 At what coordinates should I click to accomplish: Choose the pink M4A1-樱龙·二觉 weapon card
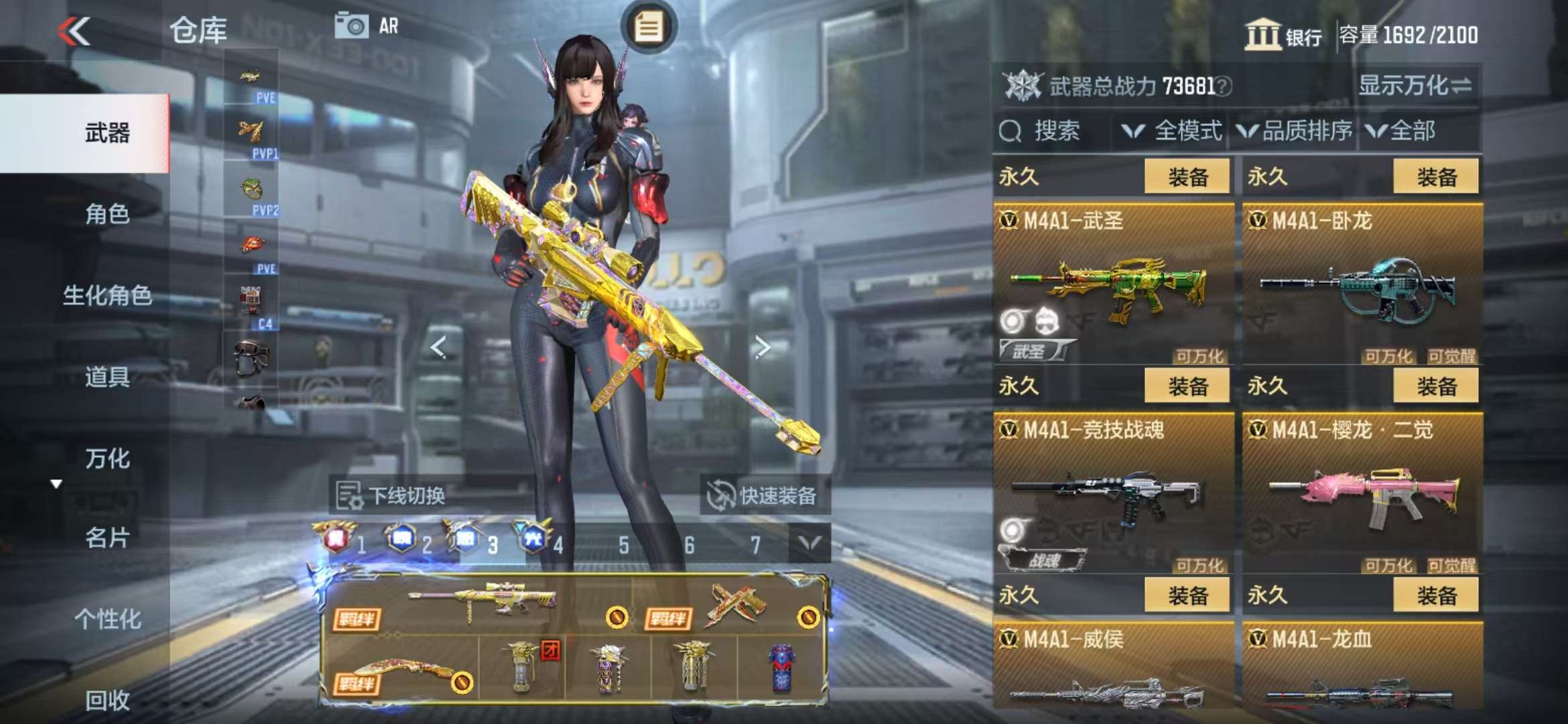tap(1362, 496)
